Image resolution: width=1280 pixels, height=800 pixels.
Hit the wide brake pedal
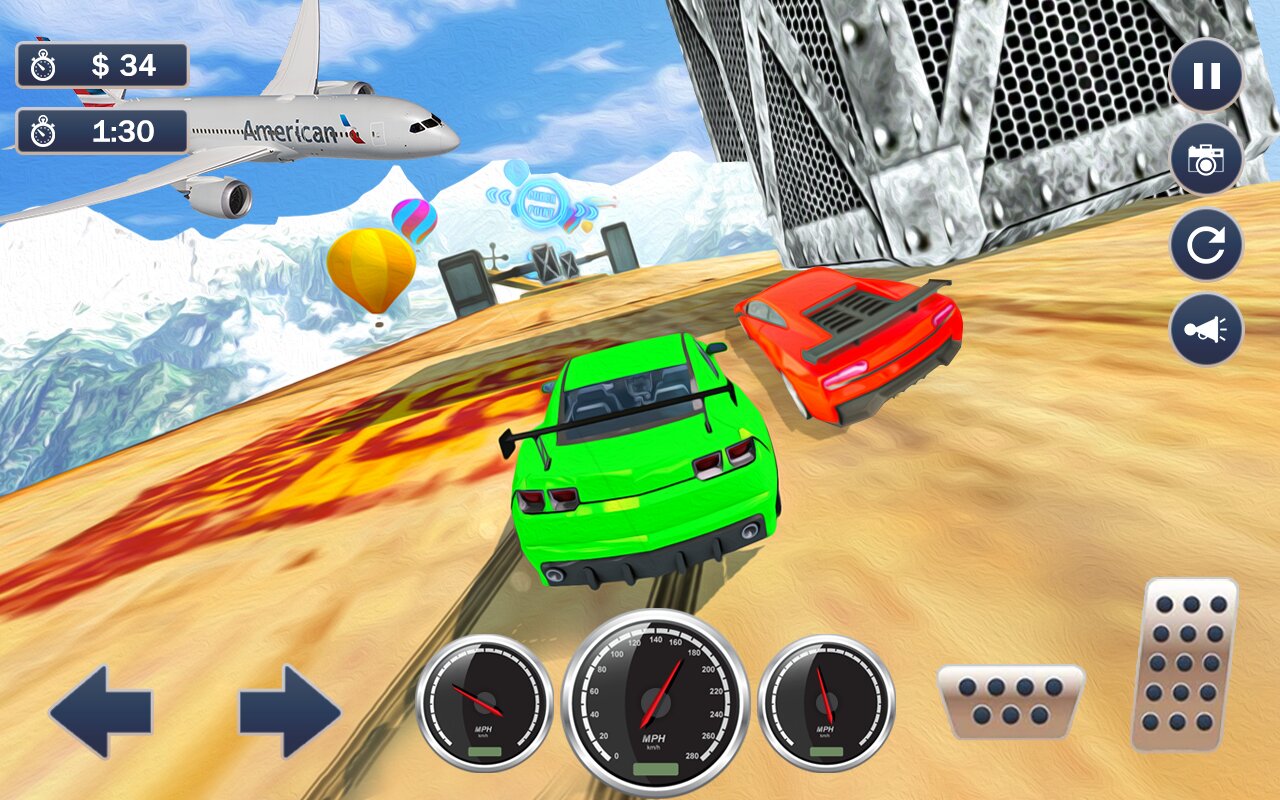click(x=1010, y=701)
